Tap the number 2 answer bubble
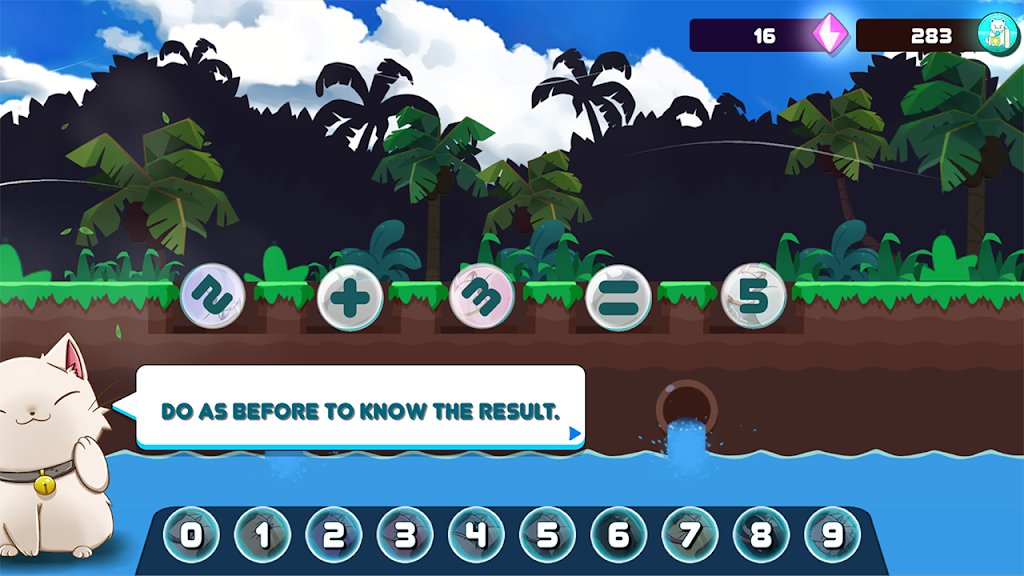This screenshot has height=576, width=1024. click(334, 535)
